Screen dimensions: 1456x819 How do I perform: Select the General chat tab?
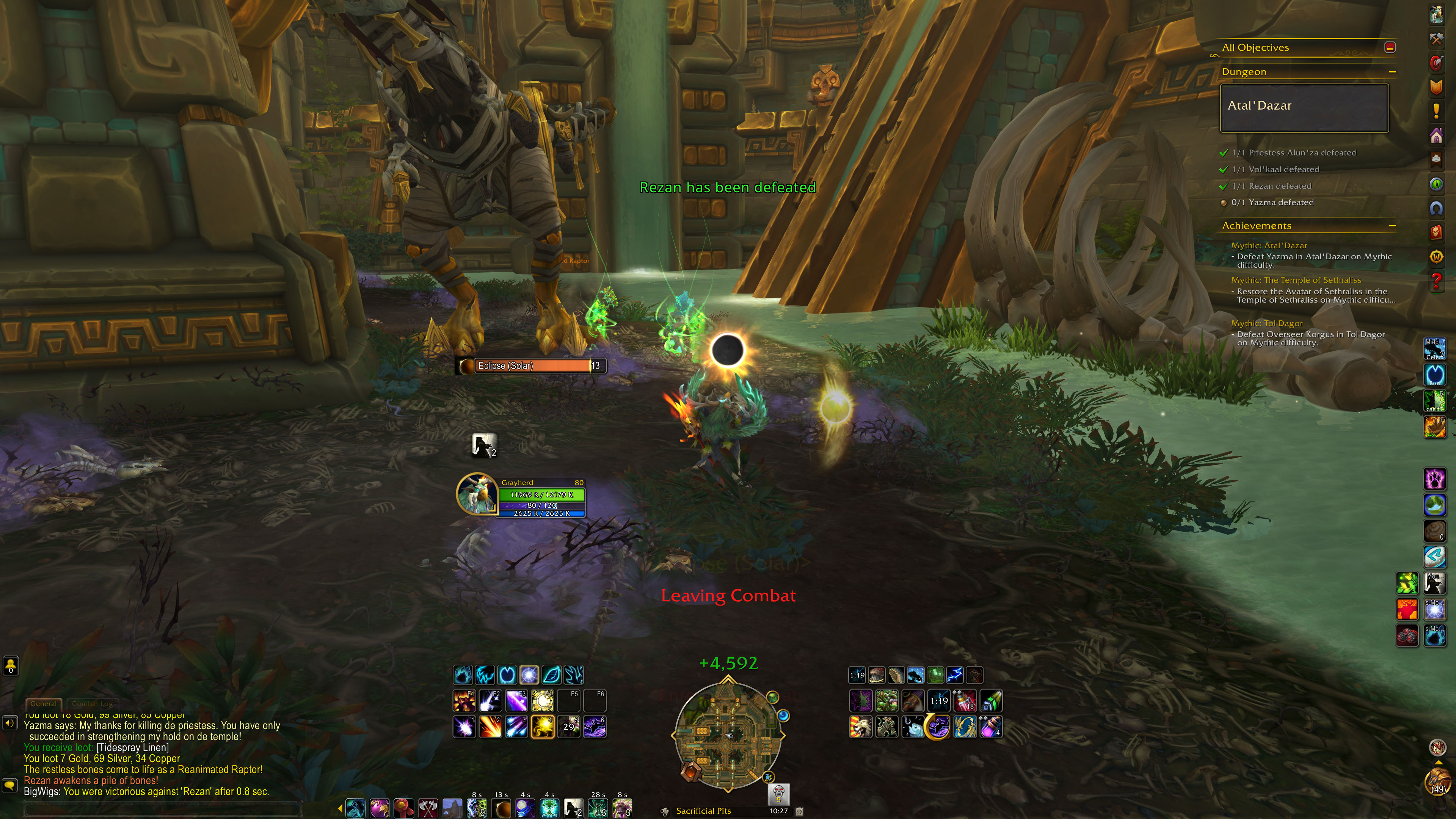point(44,704)
